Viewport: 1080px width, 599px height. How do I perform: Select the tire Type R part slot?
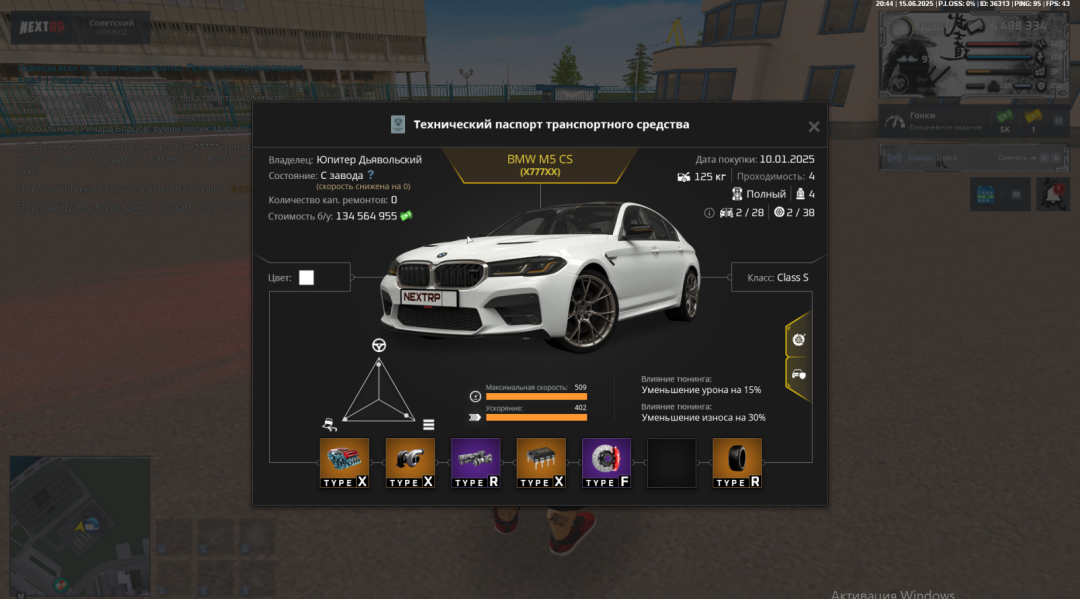[737, 463]
